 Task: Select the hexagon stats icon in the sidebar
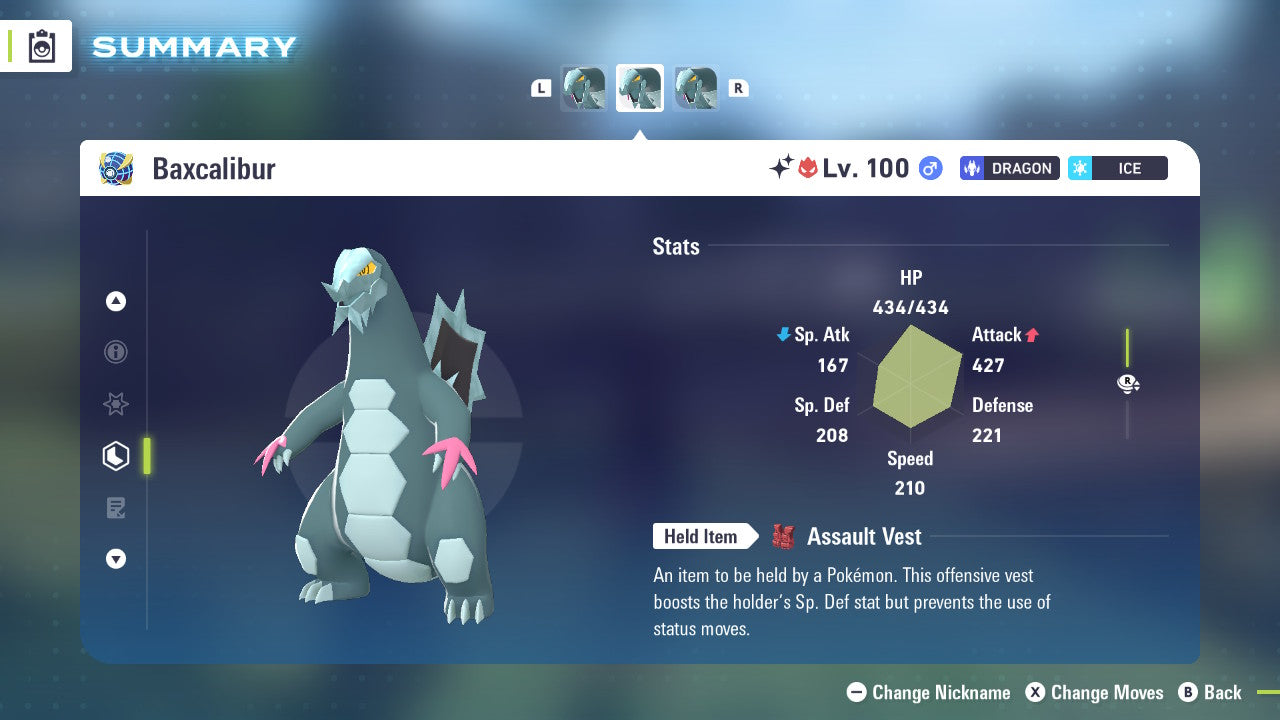(x=116, y=456)
